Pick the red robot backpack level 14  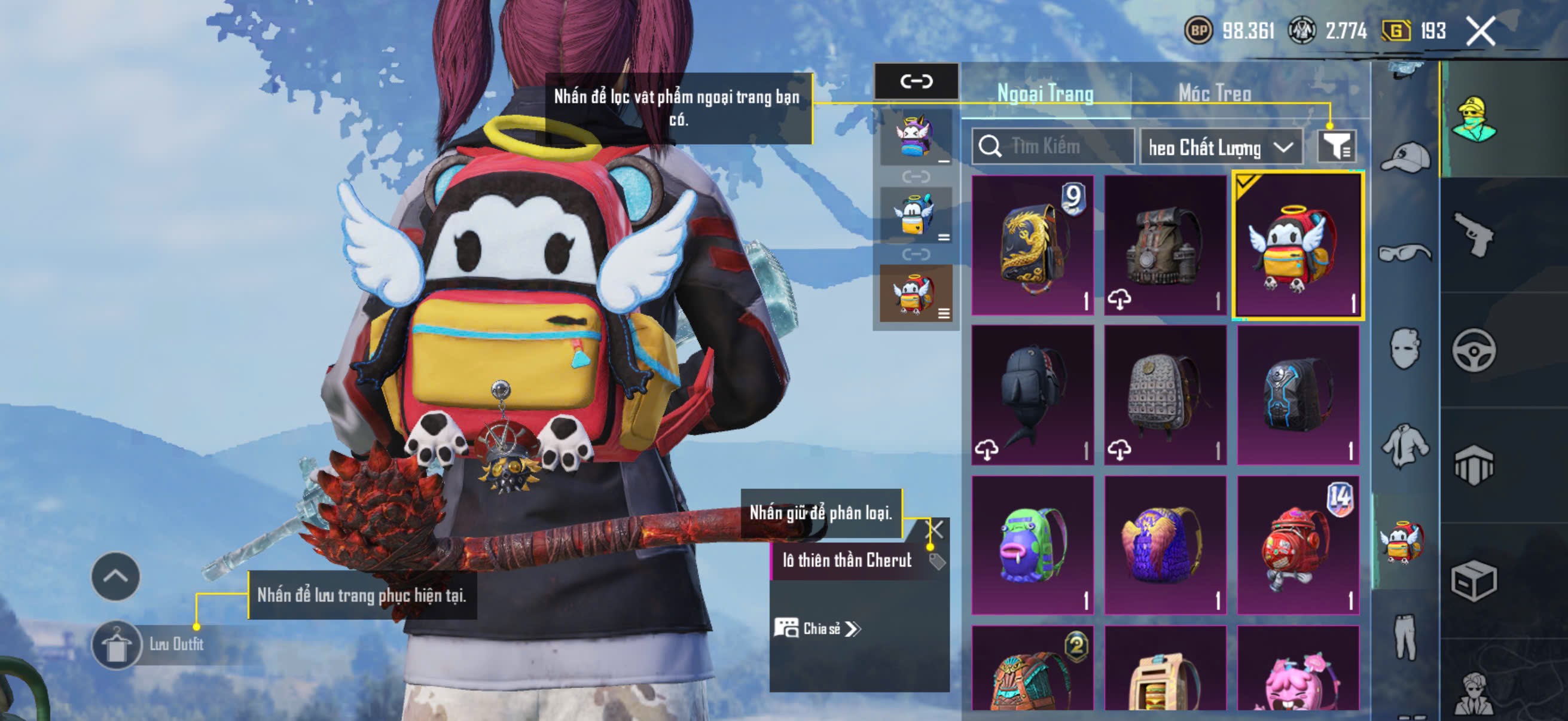pos(1298,546)
